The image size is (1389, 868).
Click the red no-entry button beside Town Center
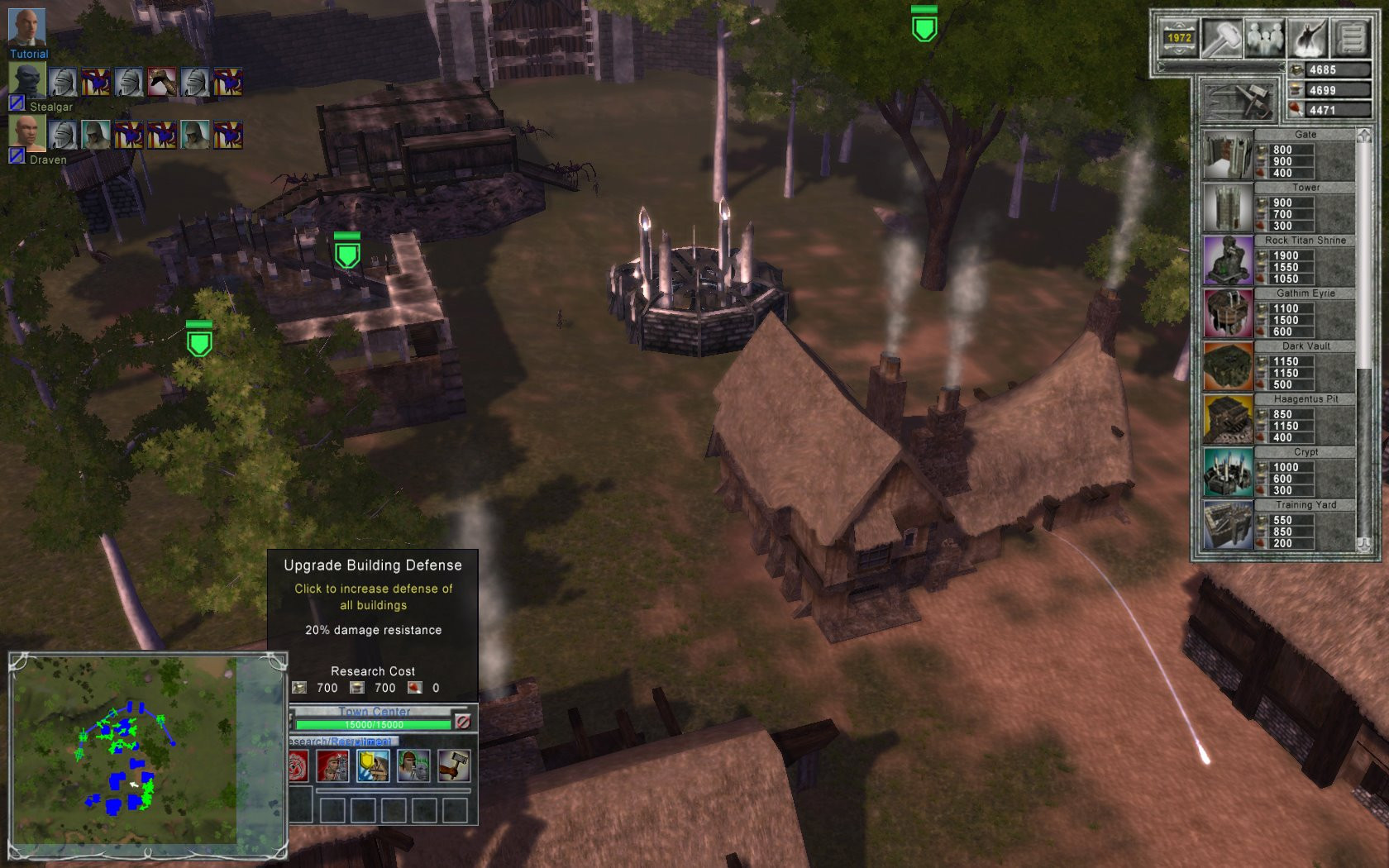tap(463, 722)
